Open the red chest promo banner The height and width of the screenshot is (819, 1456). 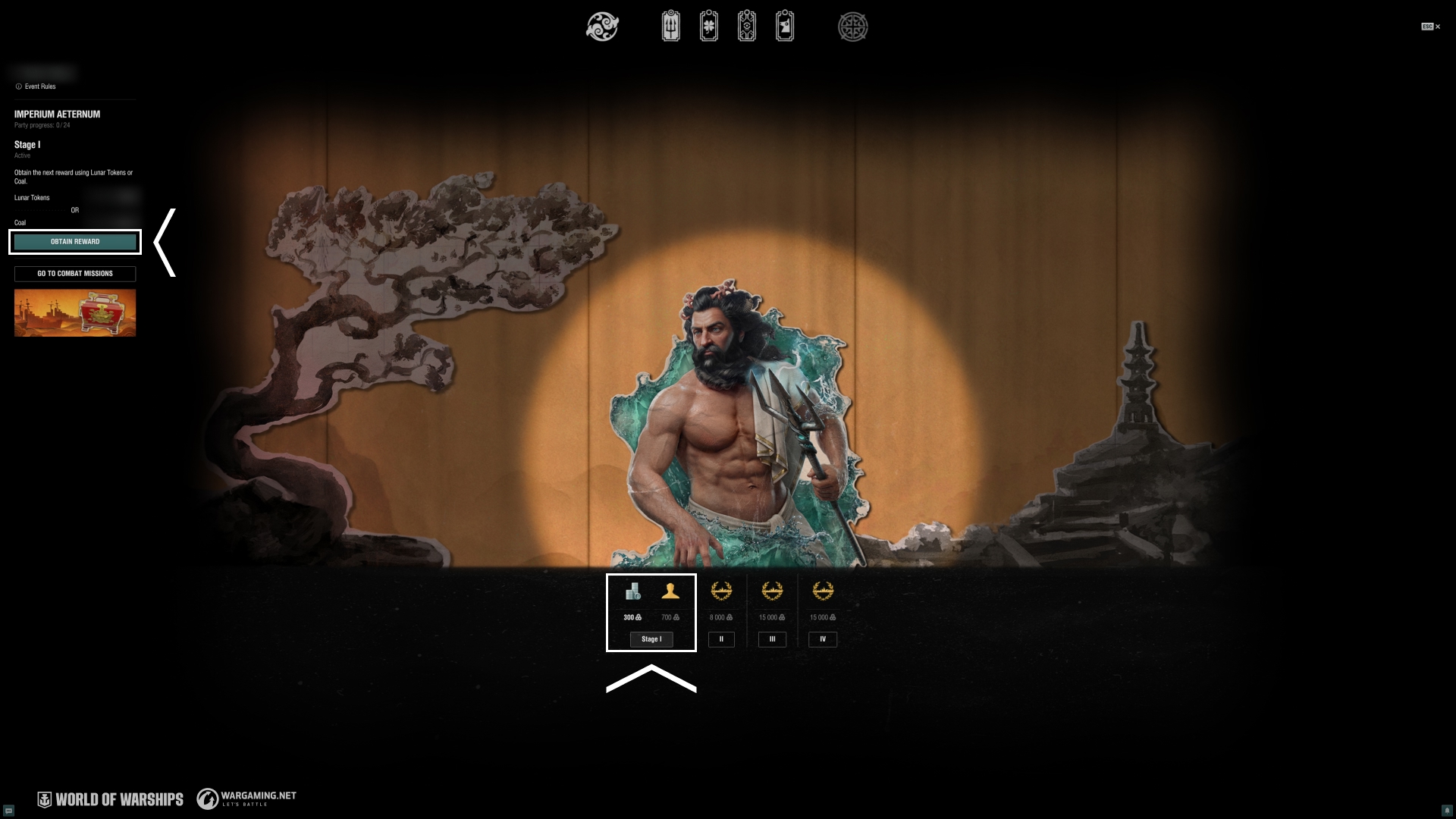75,312
